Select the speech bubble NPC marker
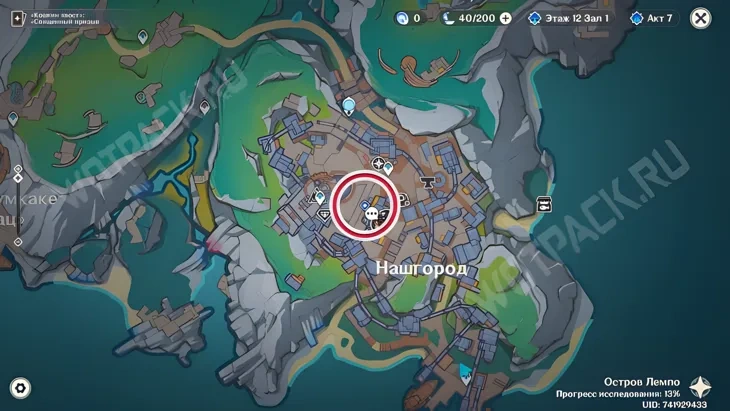This screenshot has height=411, width=730. pos(372,213)
